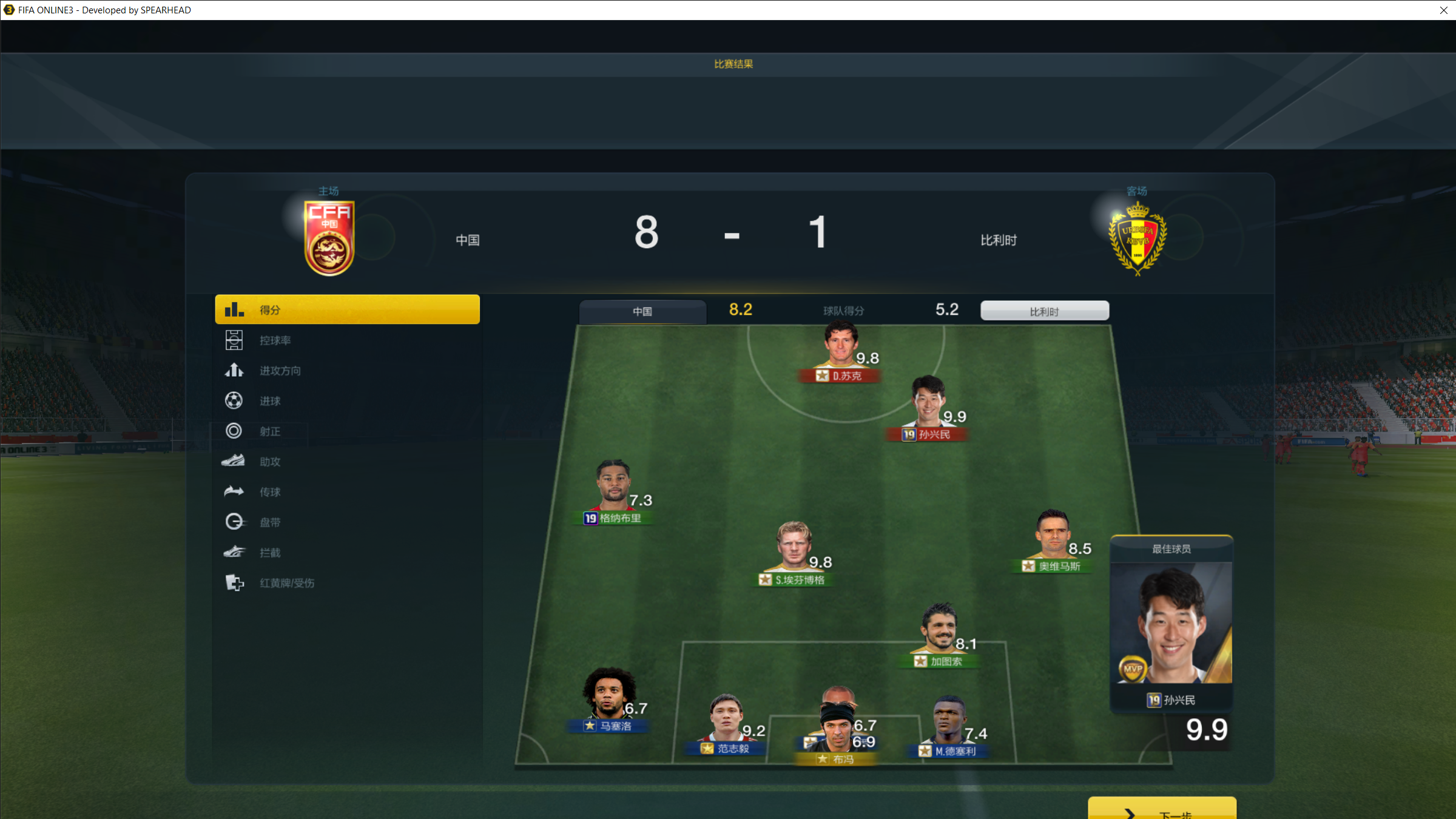Open the 传球 passing stats

click(x=270, y=492)
